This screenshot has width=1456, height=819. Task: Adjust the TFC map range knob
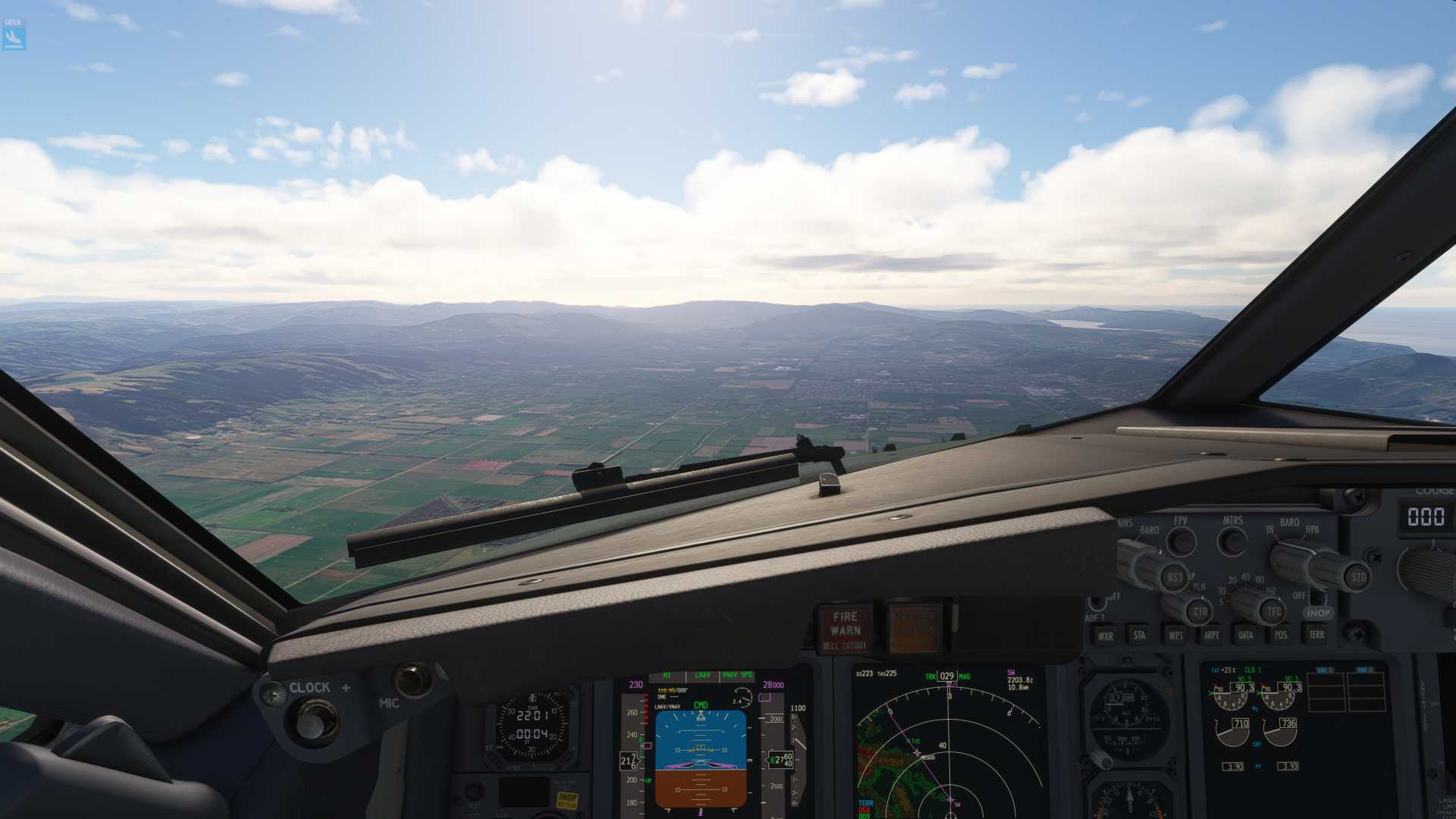click(1272, 611)
